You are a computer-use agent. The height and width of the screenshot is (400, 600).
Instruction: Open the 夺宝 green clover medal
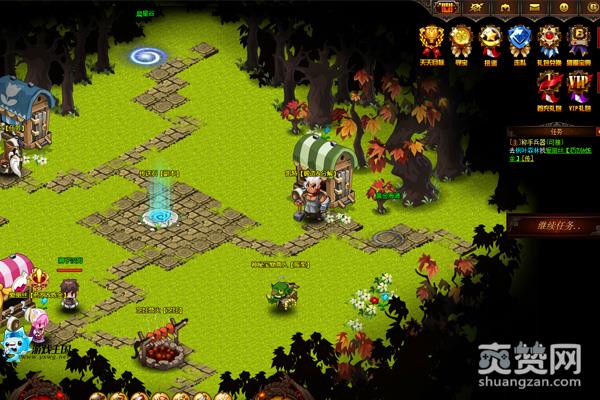pos(461,40)
